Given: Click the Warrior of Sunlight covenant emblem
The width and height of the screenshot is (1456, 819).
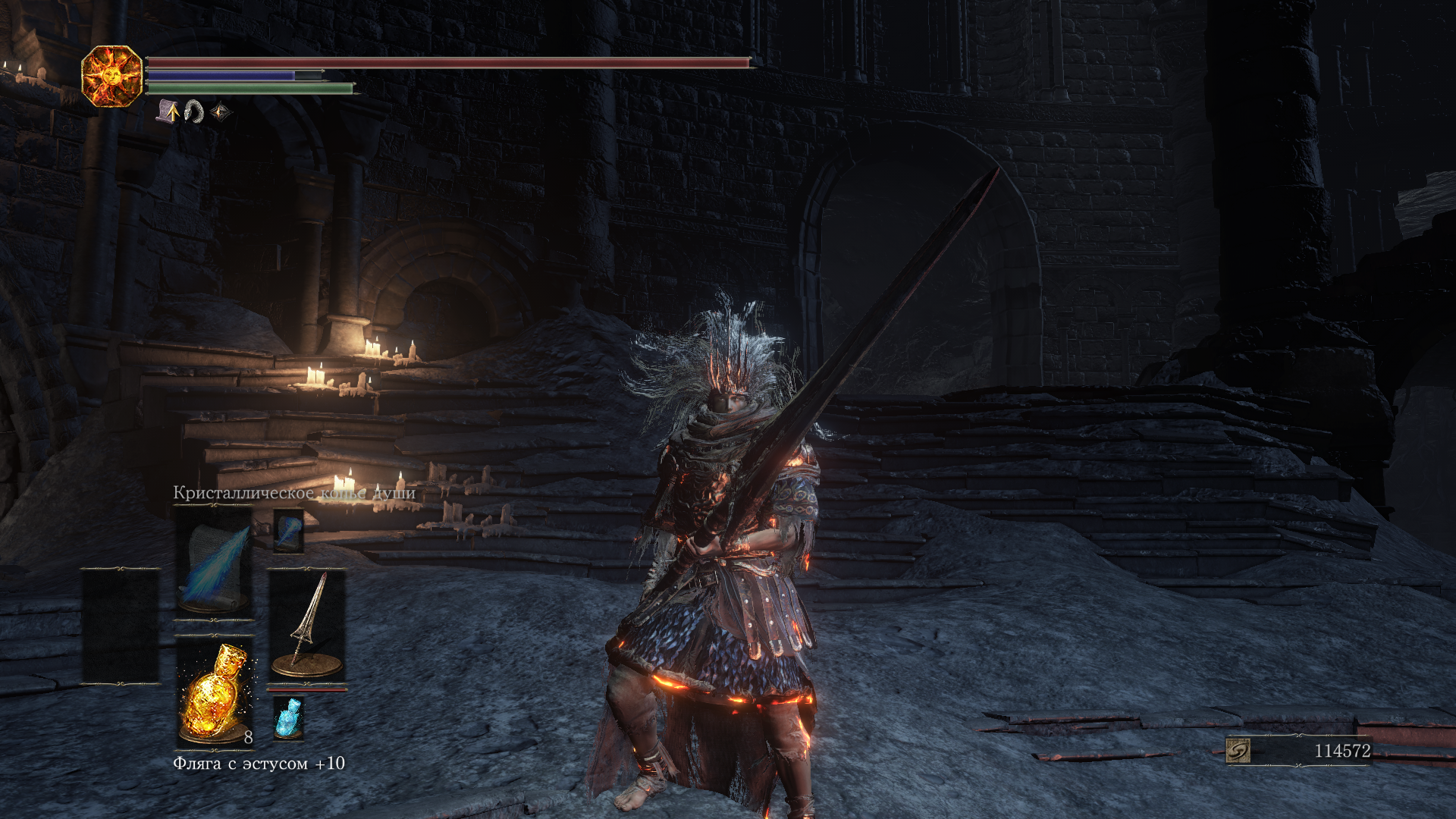Looking at the screenshot, I should click(x=111, y=76).
